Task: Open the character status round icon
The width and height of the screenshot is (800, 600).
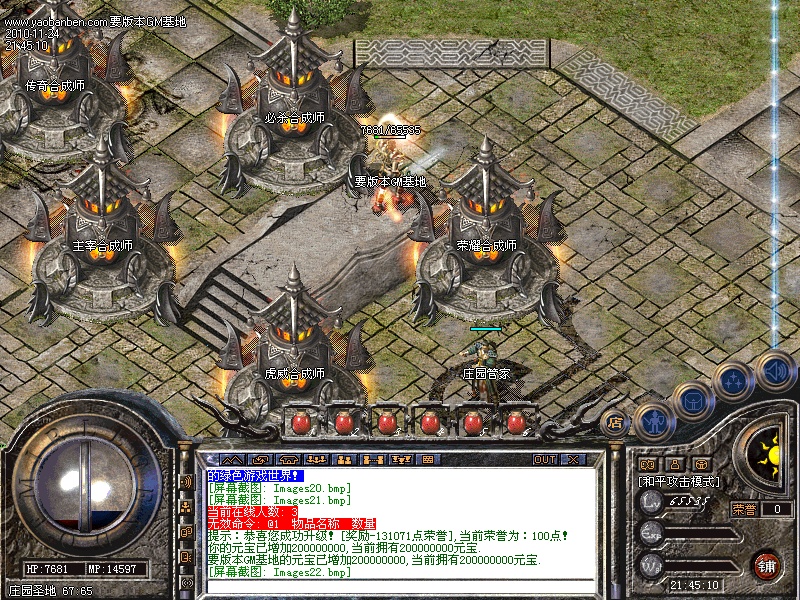Action: tap(653, 422)
